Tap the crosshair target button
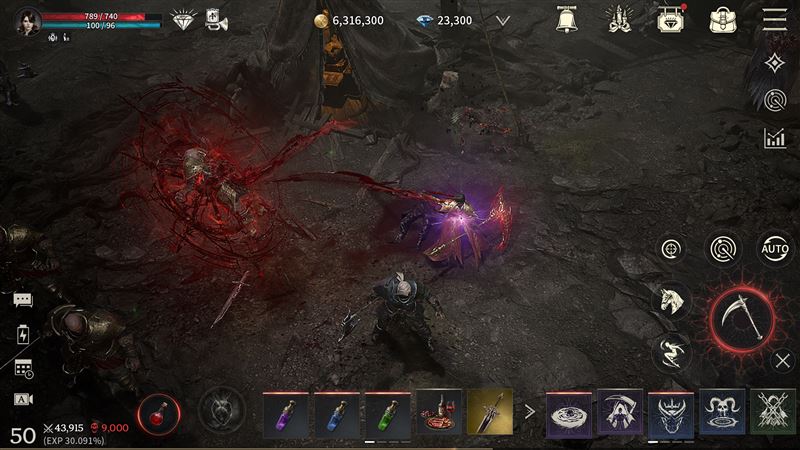 [x=672, y=248]
